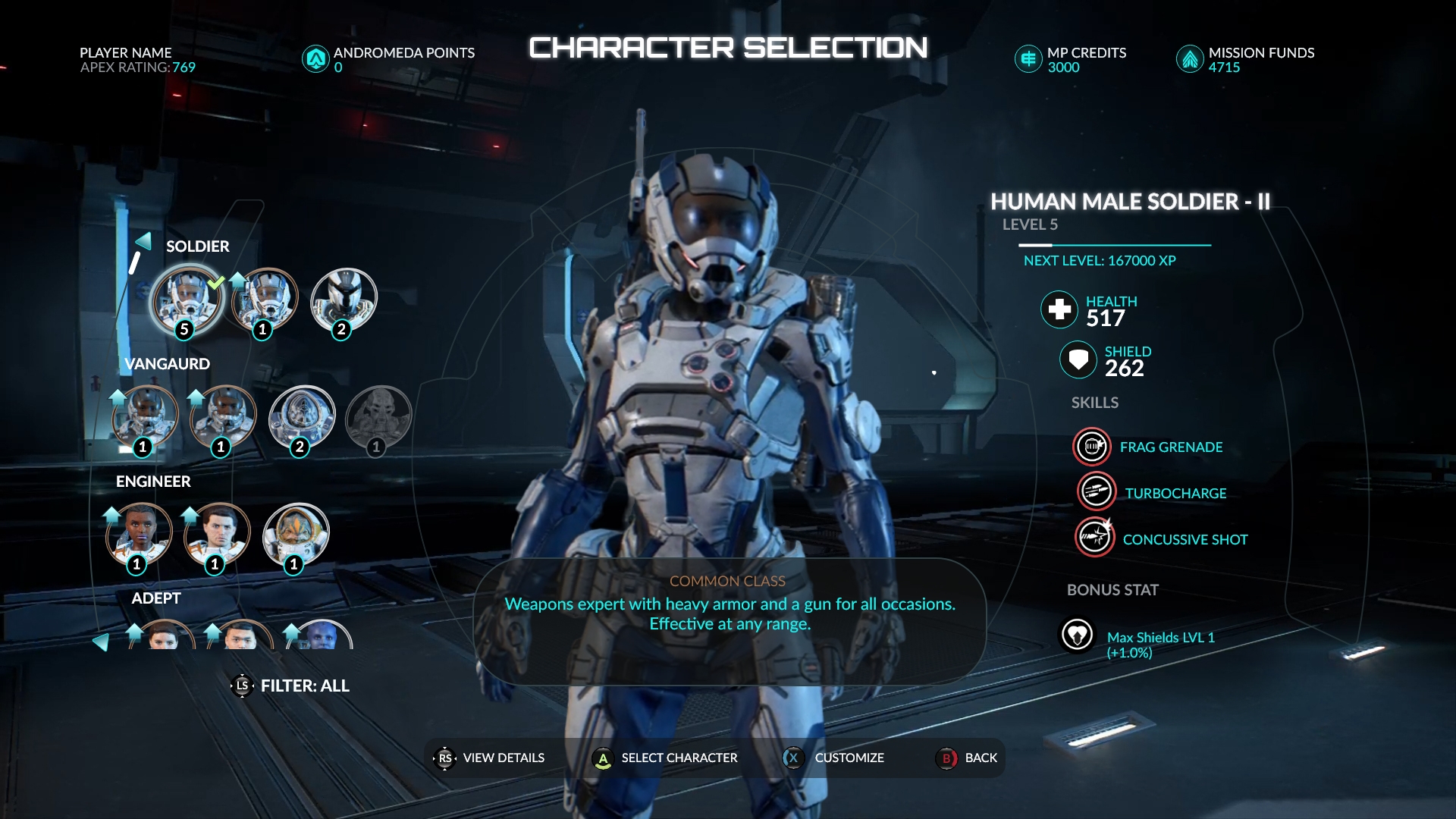This screenshot has width=1456, height=819.
Task: Choose the female human Engineer portrait
Action: [140, 535]
